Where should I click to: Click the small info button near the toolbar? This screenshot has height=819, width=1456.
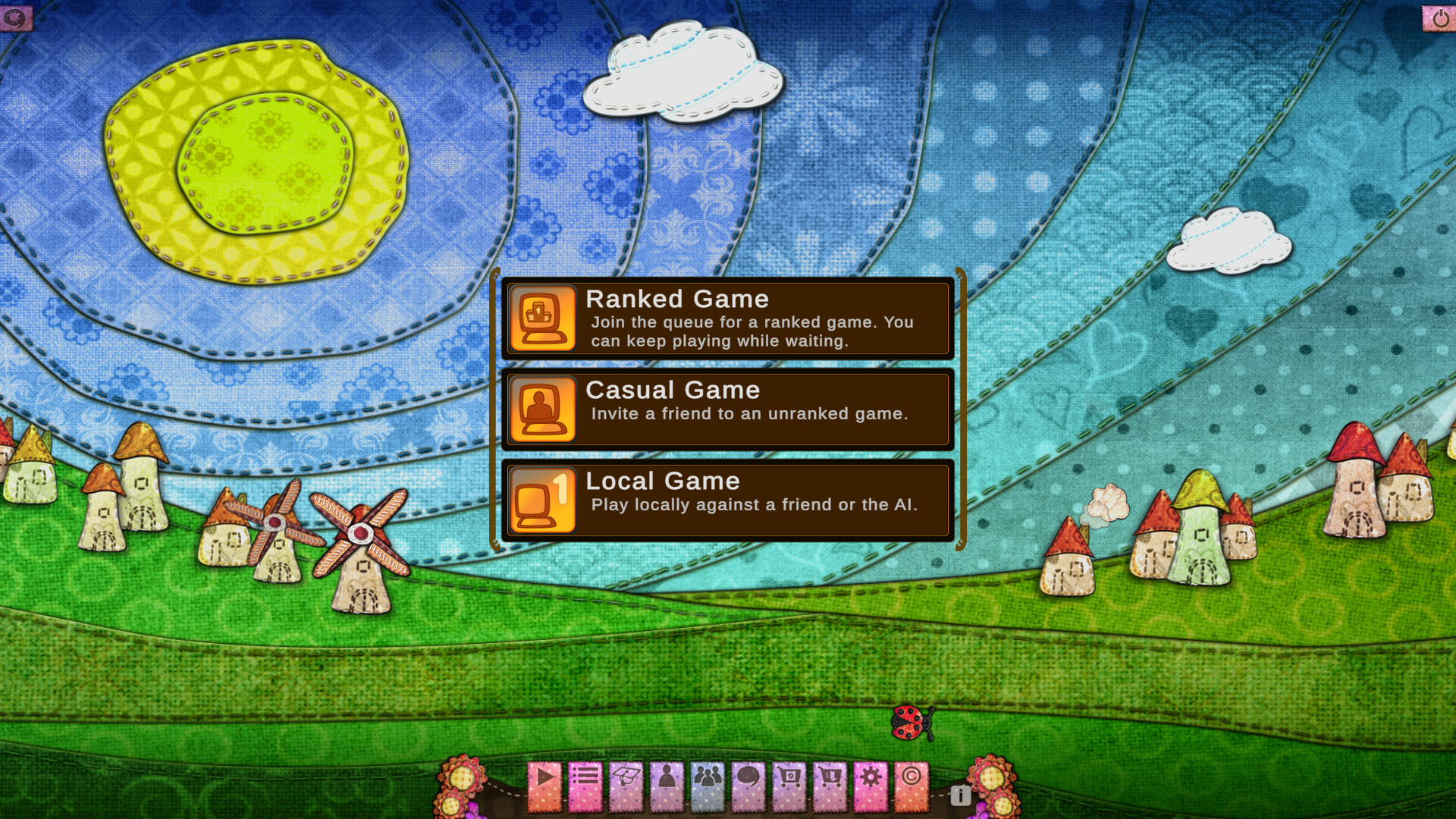coord(960,797)
